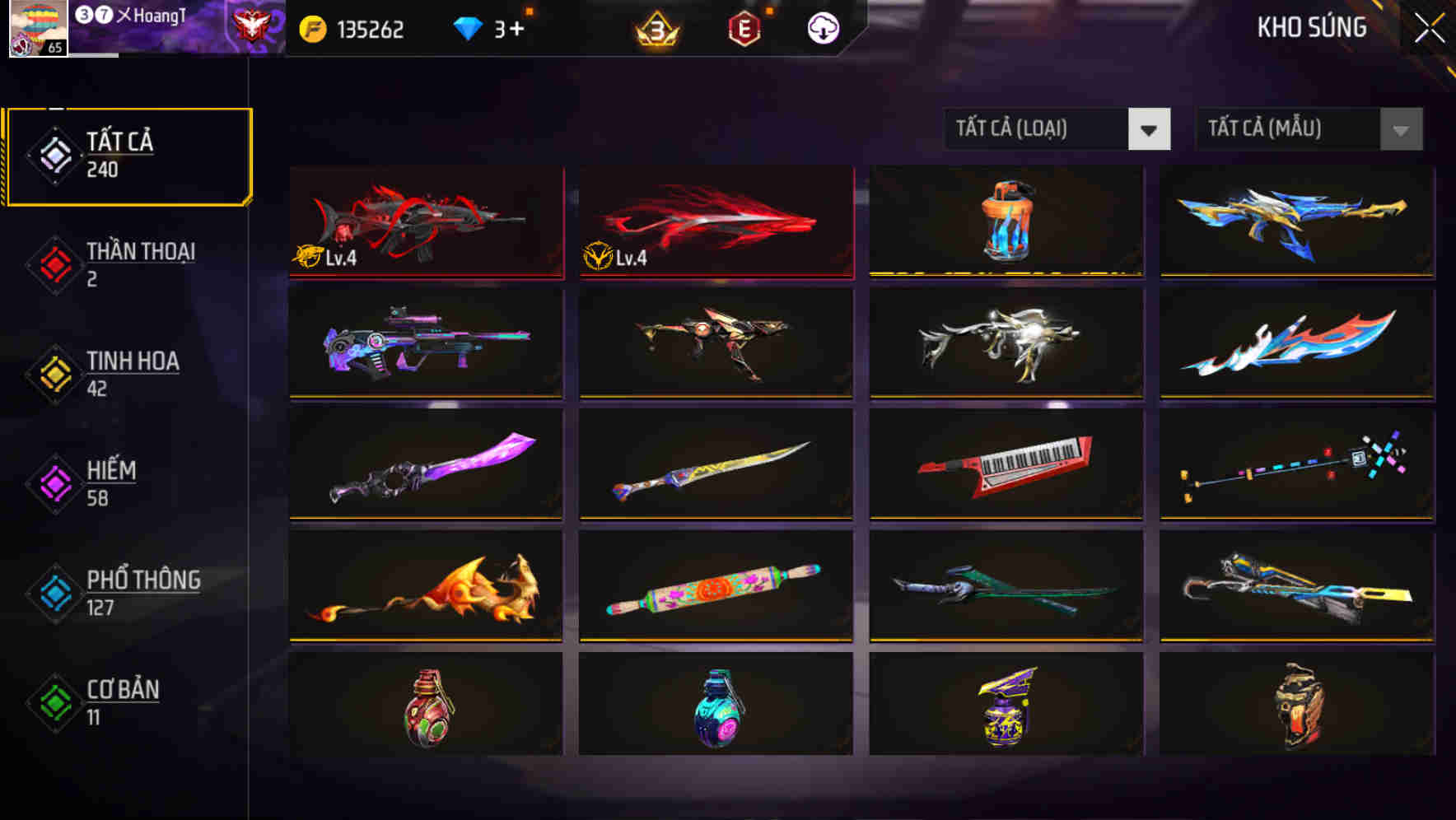Toggle selection of the red flame Lv.4 item
Viewport: 1456px width, 820px height.
pyautogui.click(x=716, y=222)
